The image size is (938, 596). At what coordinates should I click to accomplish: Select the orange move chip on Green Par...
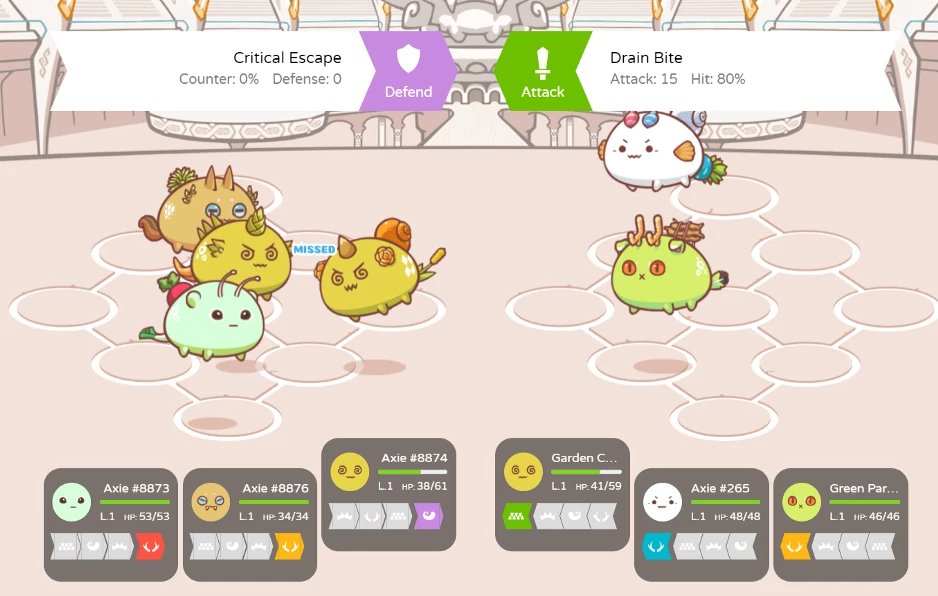tap(795, 546)
